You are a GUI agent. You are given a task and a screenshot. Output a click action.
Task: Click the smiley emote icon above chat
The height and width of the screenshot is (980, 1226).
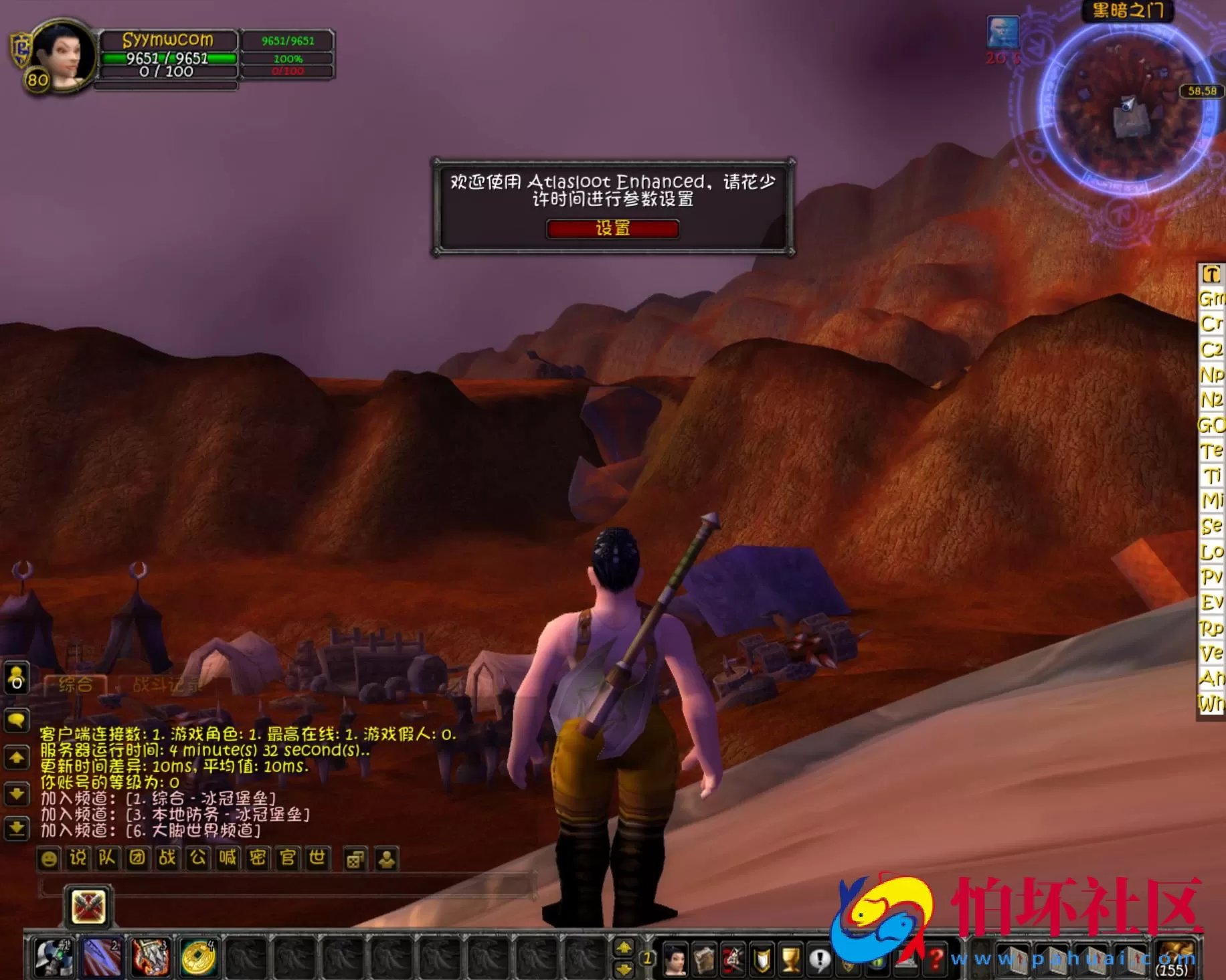(50, 860)
